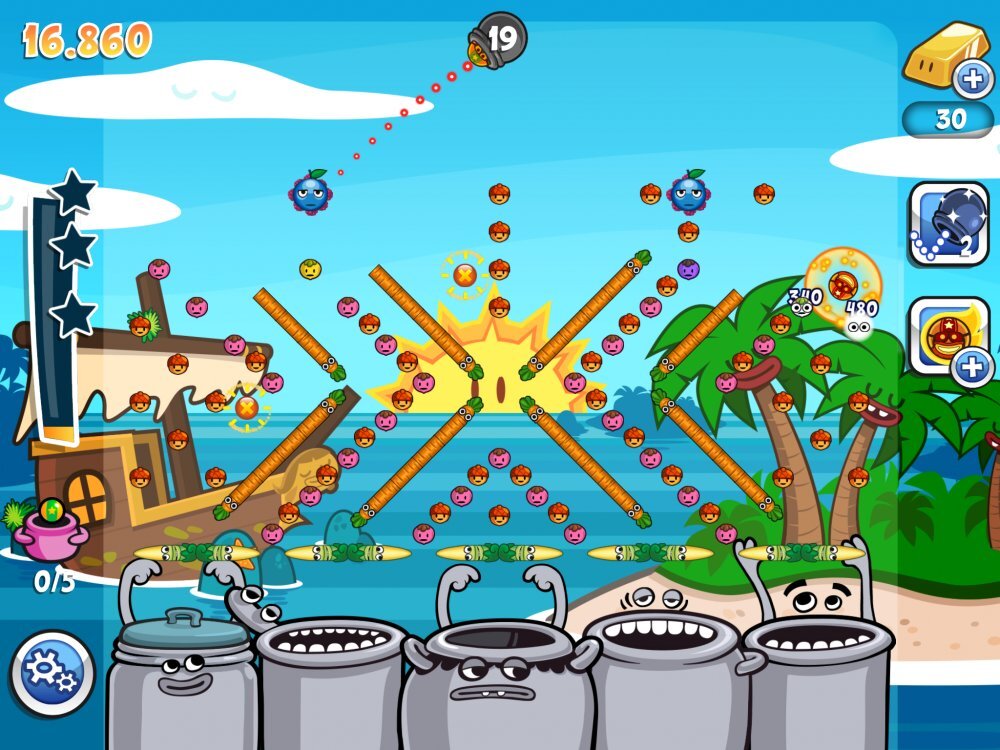Activate the cannon aim-line booster
The width and height of the screenshot is (1000, 750).
[948, 223]
